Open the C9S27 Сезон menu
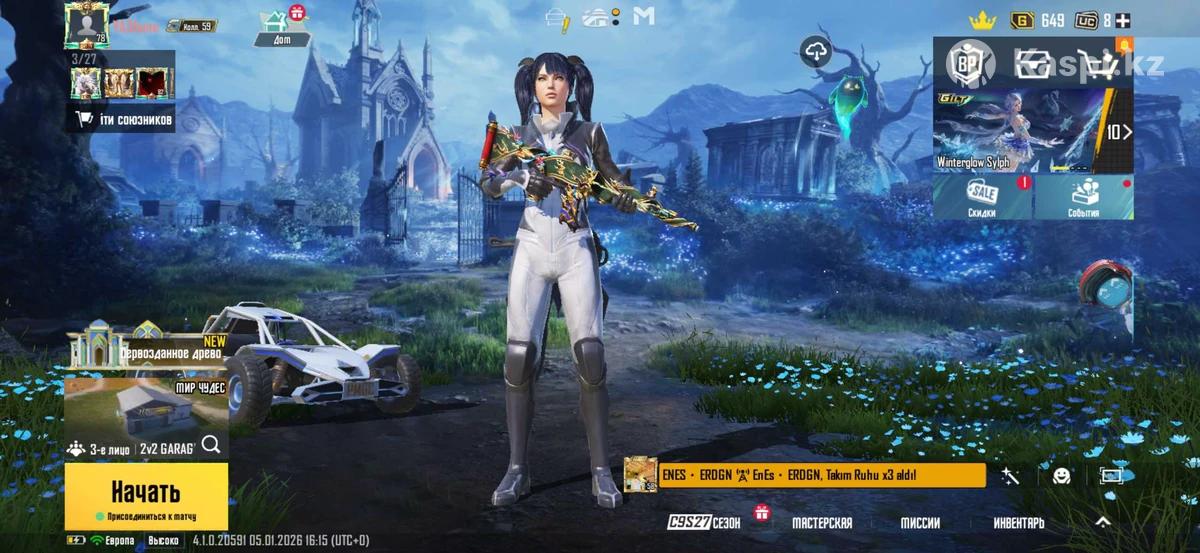Screen dimensions: 1200x553 click(704, 523)
